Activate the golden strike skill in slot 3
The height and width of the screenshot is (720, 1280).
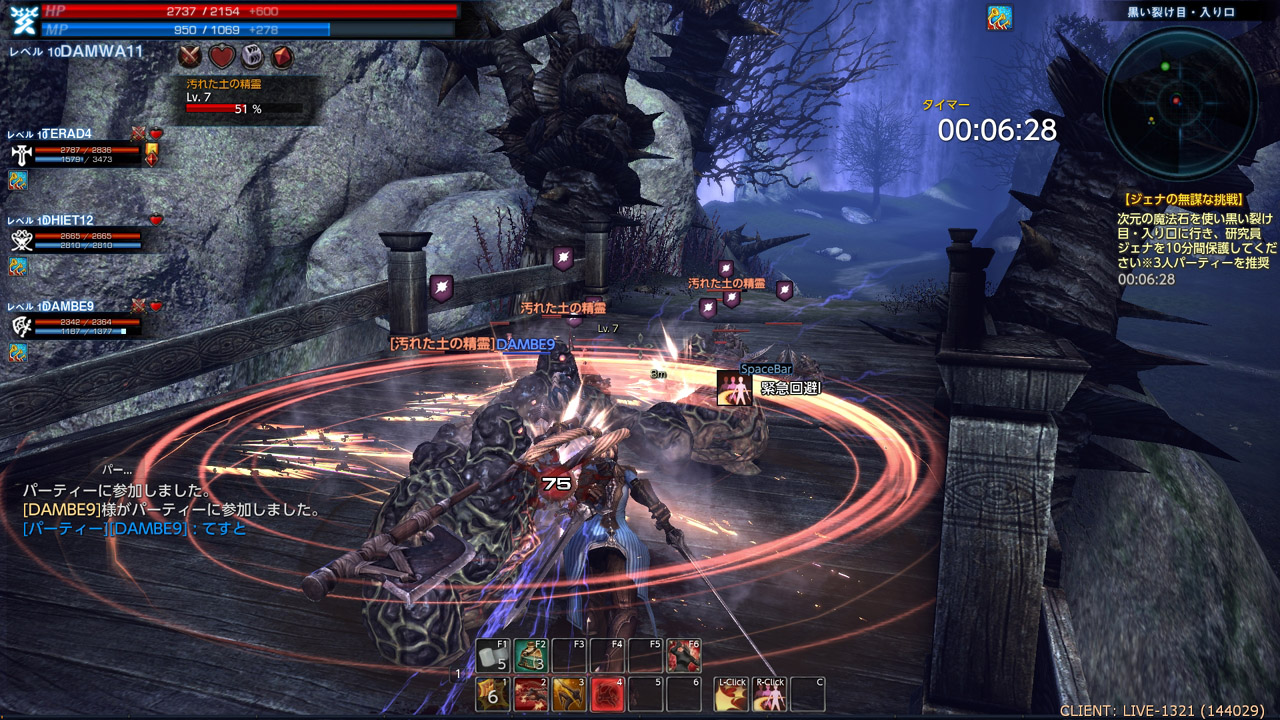568,693
